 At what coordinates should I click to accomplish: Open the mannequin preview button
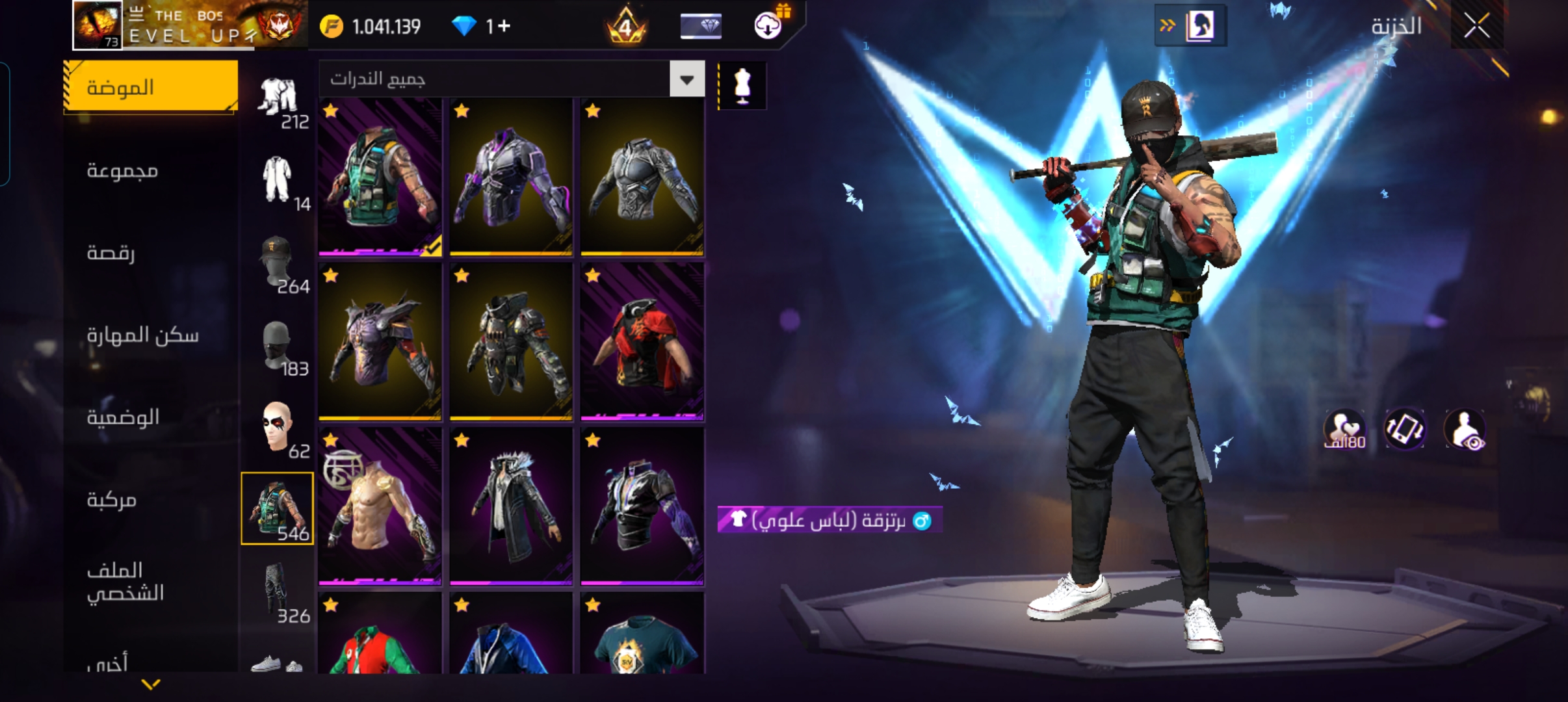[742, 86]
